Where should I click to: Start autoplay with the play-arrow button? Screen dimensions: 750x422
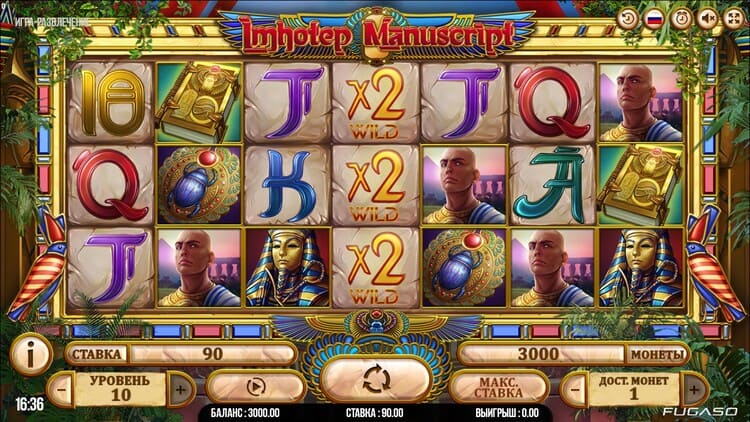[255, 386]
